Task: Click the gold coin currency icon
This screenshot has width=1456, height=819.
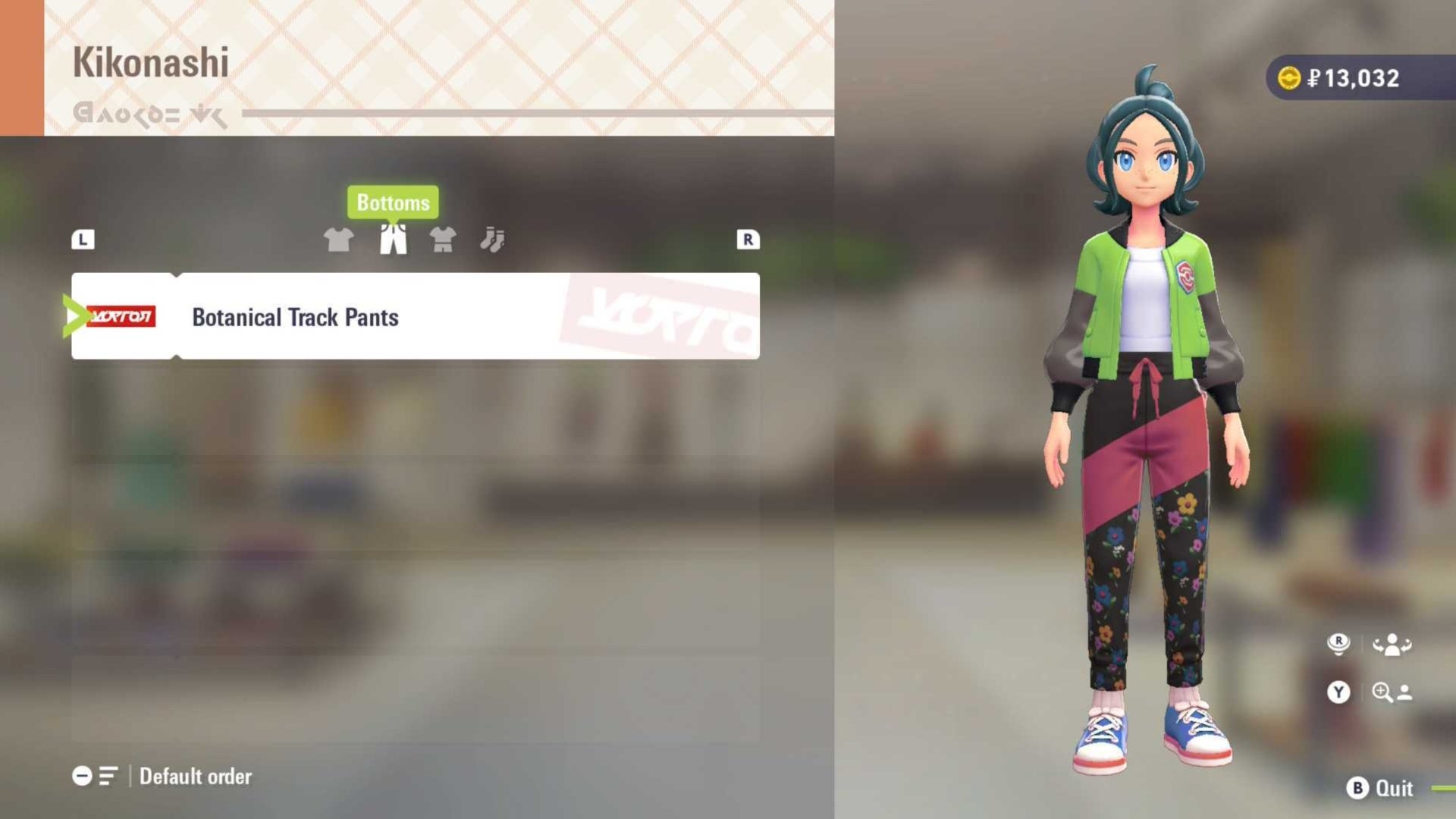Action: coord(1291,77)
